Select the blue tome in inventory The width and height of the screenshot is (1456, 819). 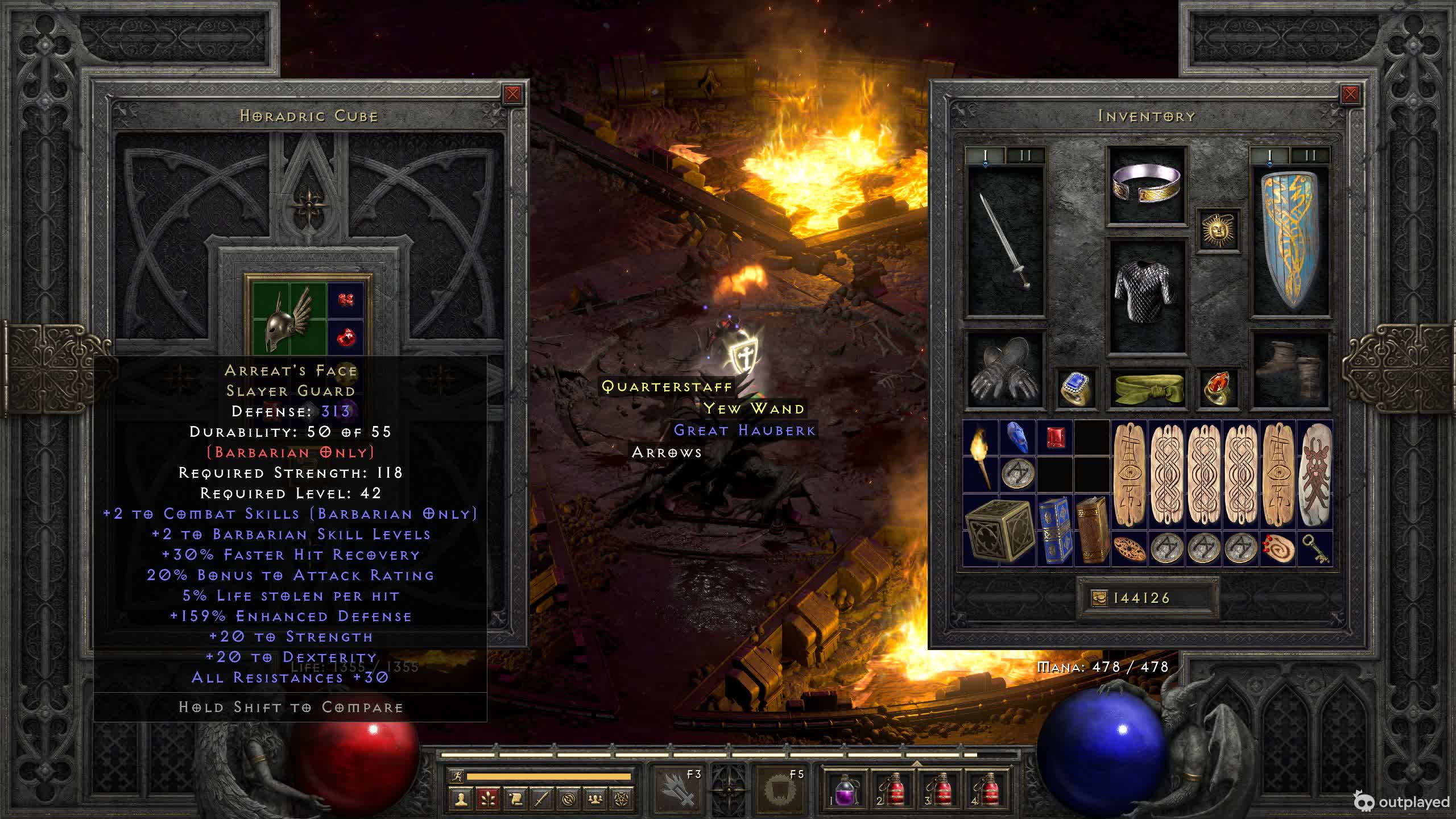click(1055, 530)
